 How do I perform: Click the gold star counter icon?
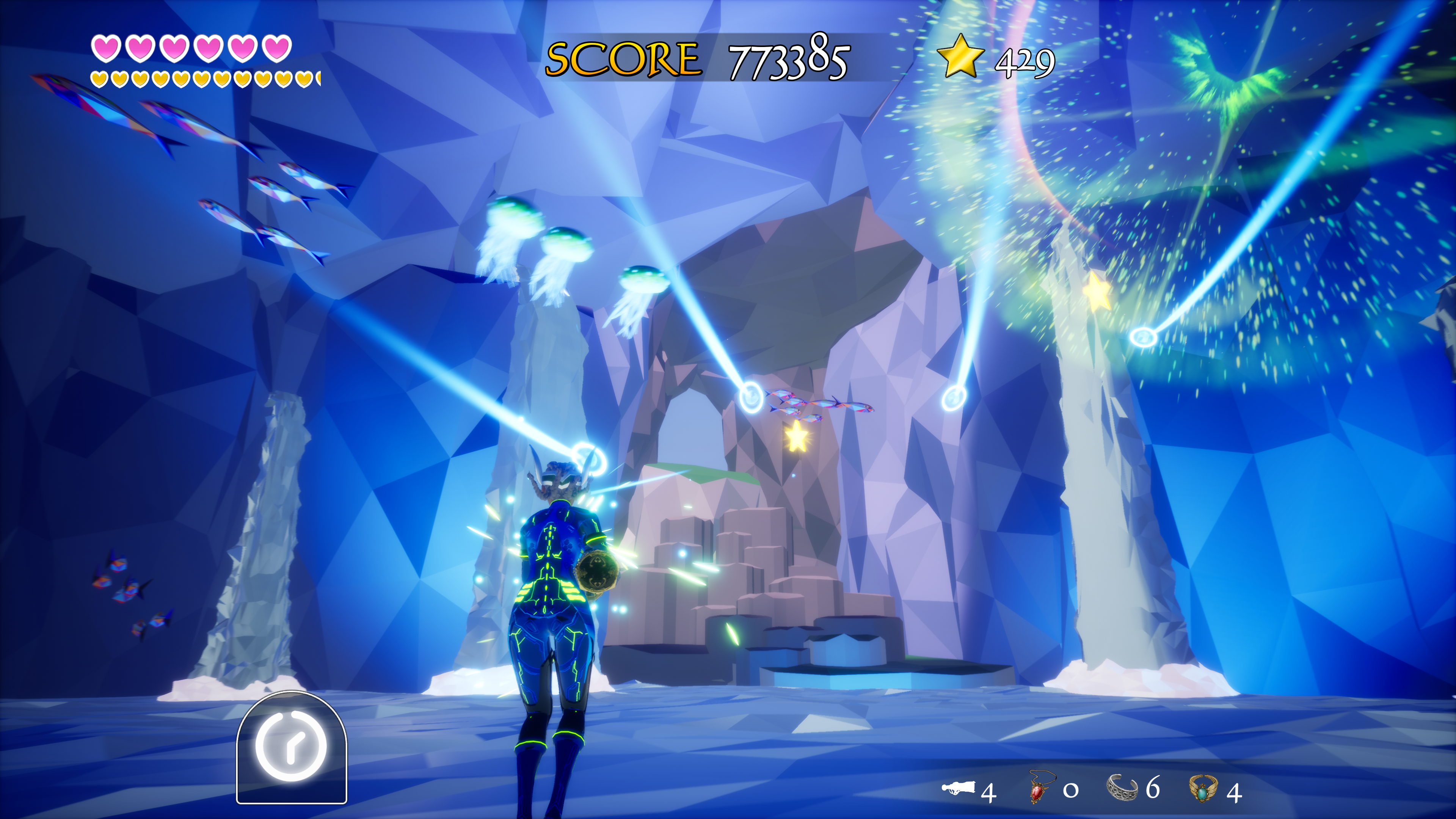tap(960, 56)
